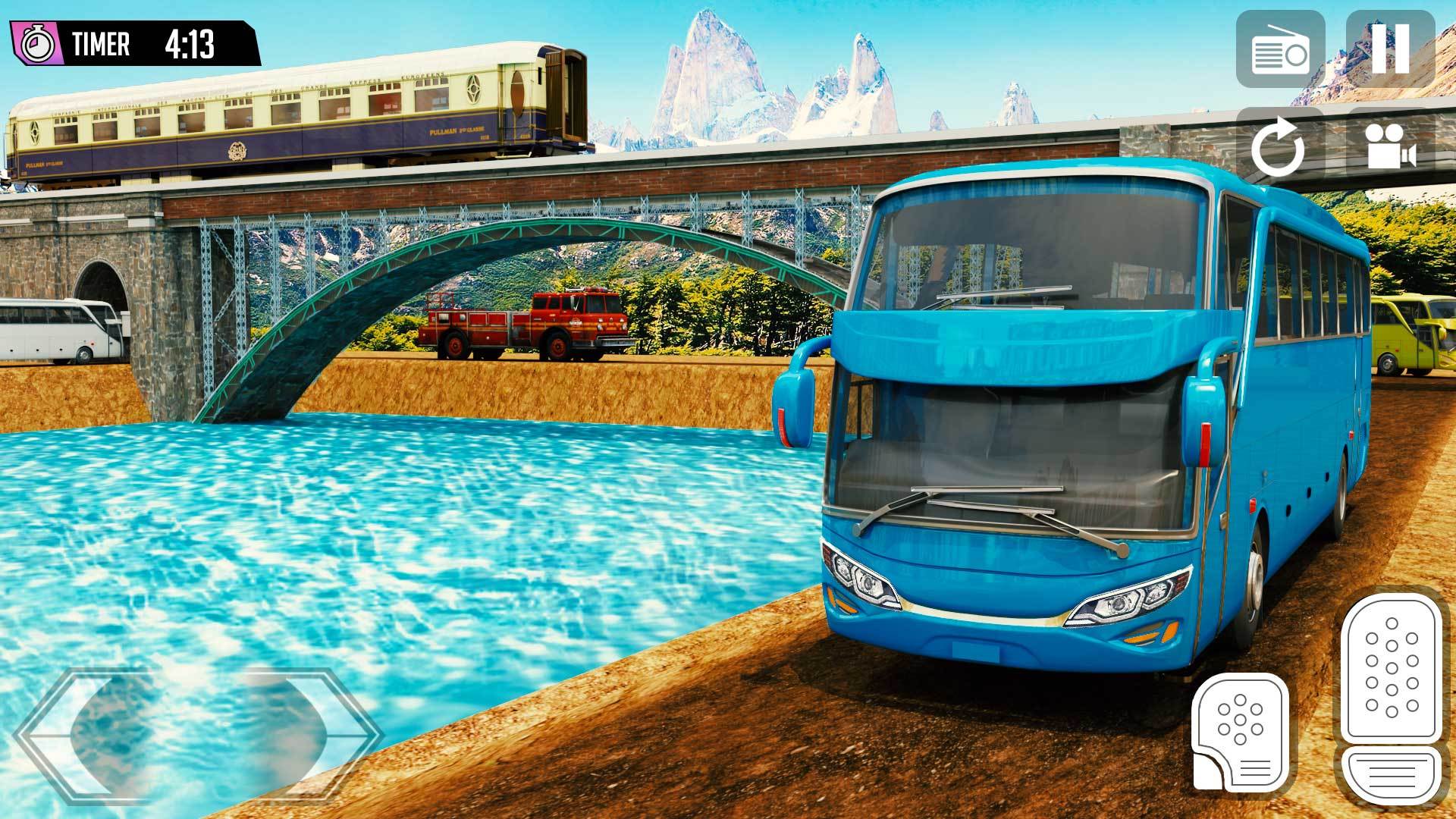Tap the 4:13 timer display
Viewport: 1456px width, 819px height.
click(192, 43)
